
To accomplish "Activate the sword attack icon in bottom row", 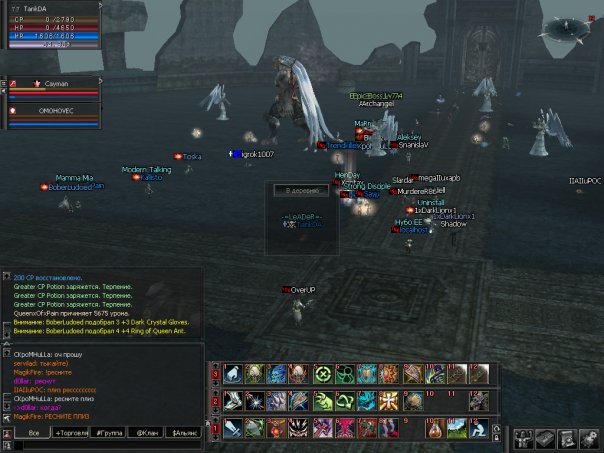I will (x=232, y=428).
